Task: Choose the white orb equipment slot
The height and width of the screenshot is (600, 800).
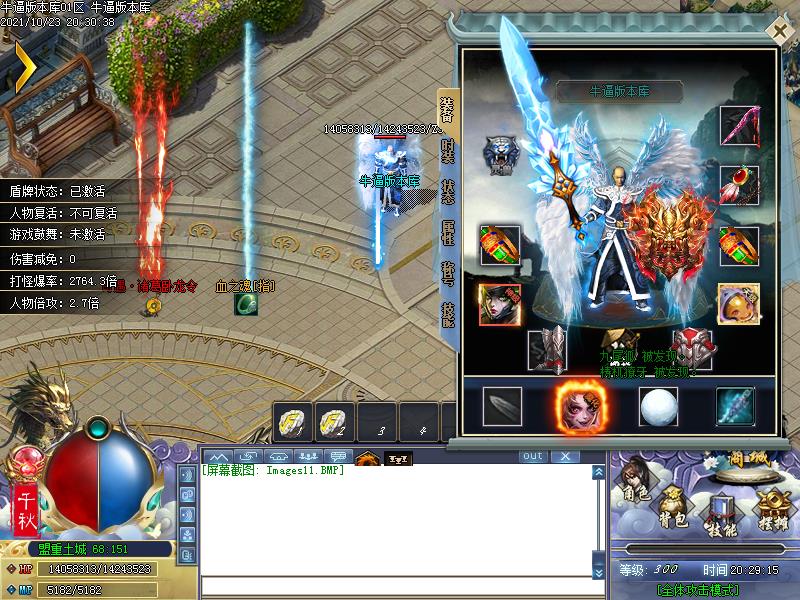Action: click(657, 405)
